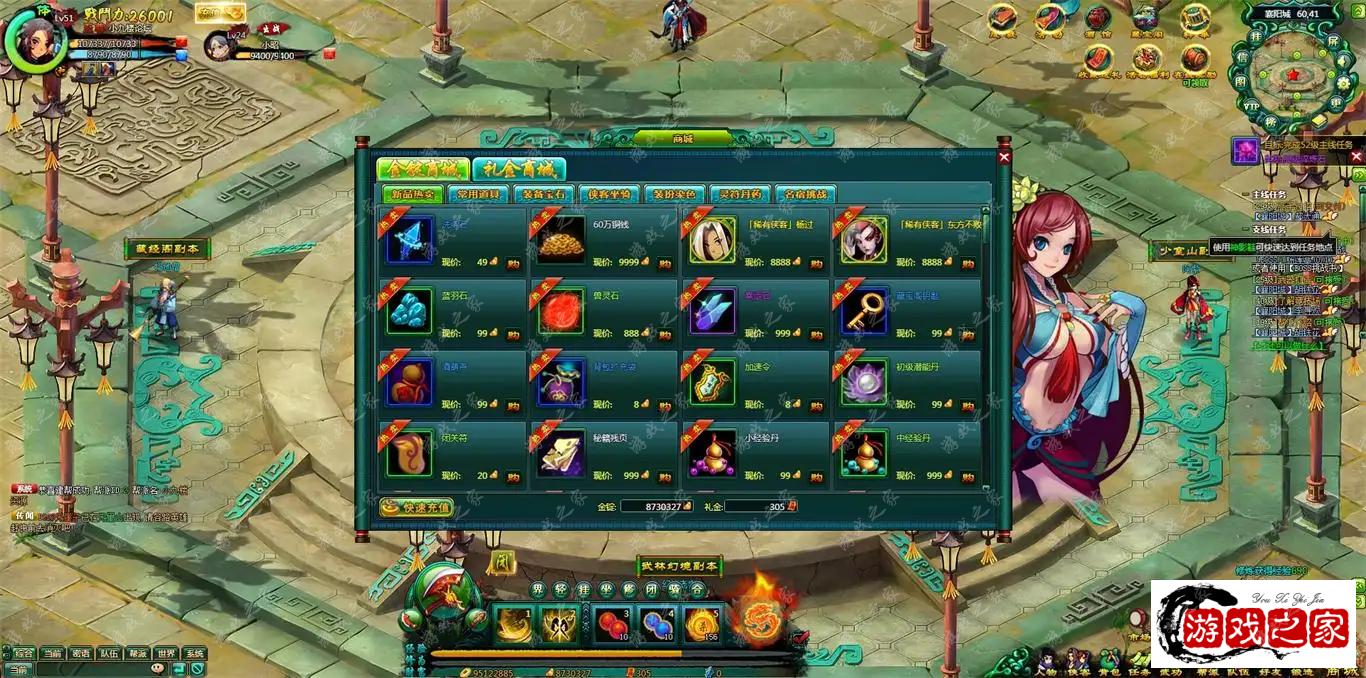The image size is (1366, 678).
Task: Click the golden key item icon
Action: (864, 311)
